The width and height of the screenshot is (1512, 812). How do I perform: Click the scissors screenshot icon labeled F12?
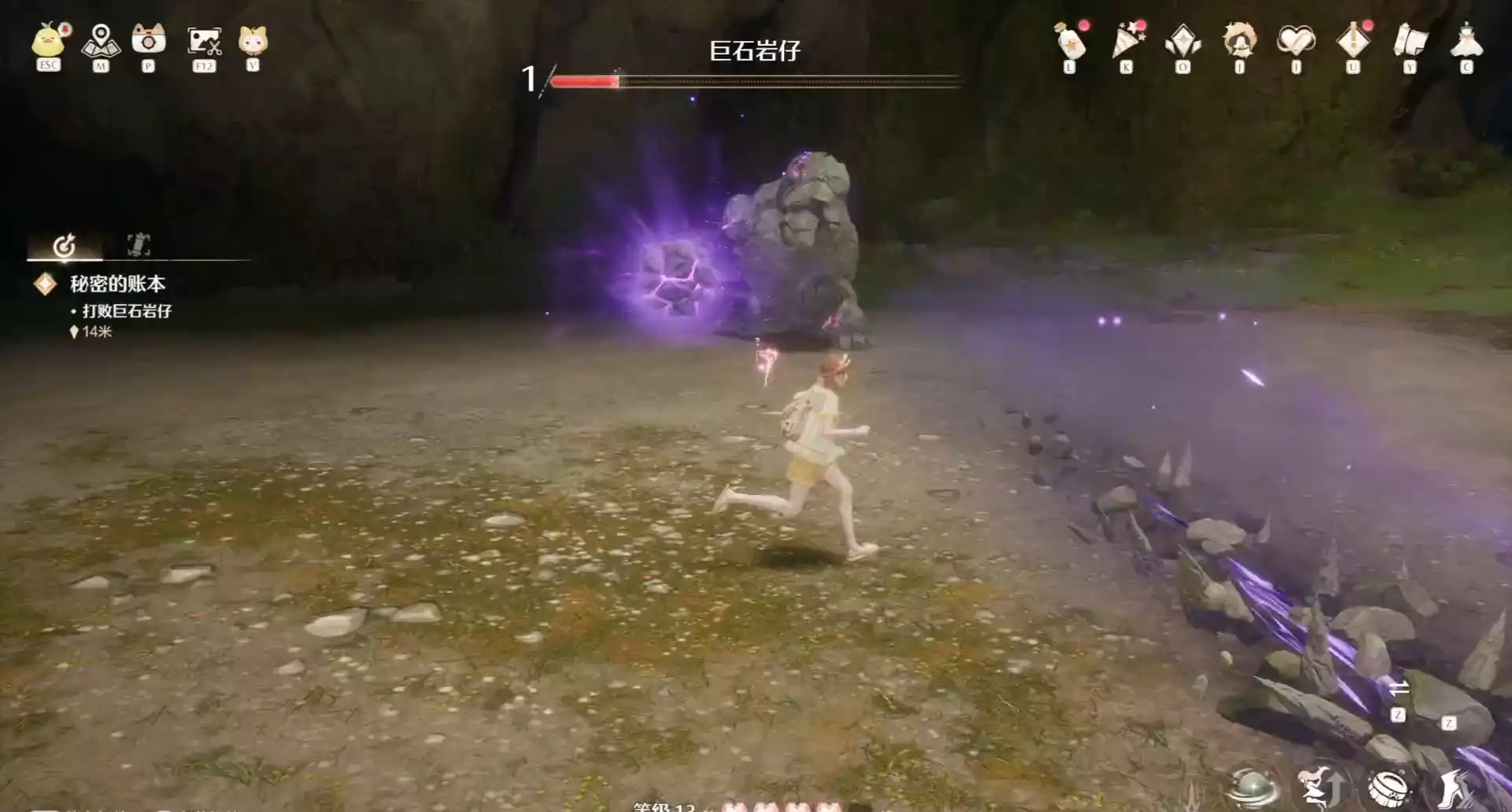[203, 41]
